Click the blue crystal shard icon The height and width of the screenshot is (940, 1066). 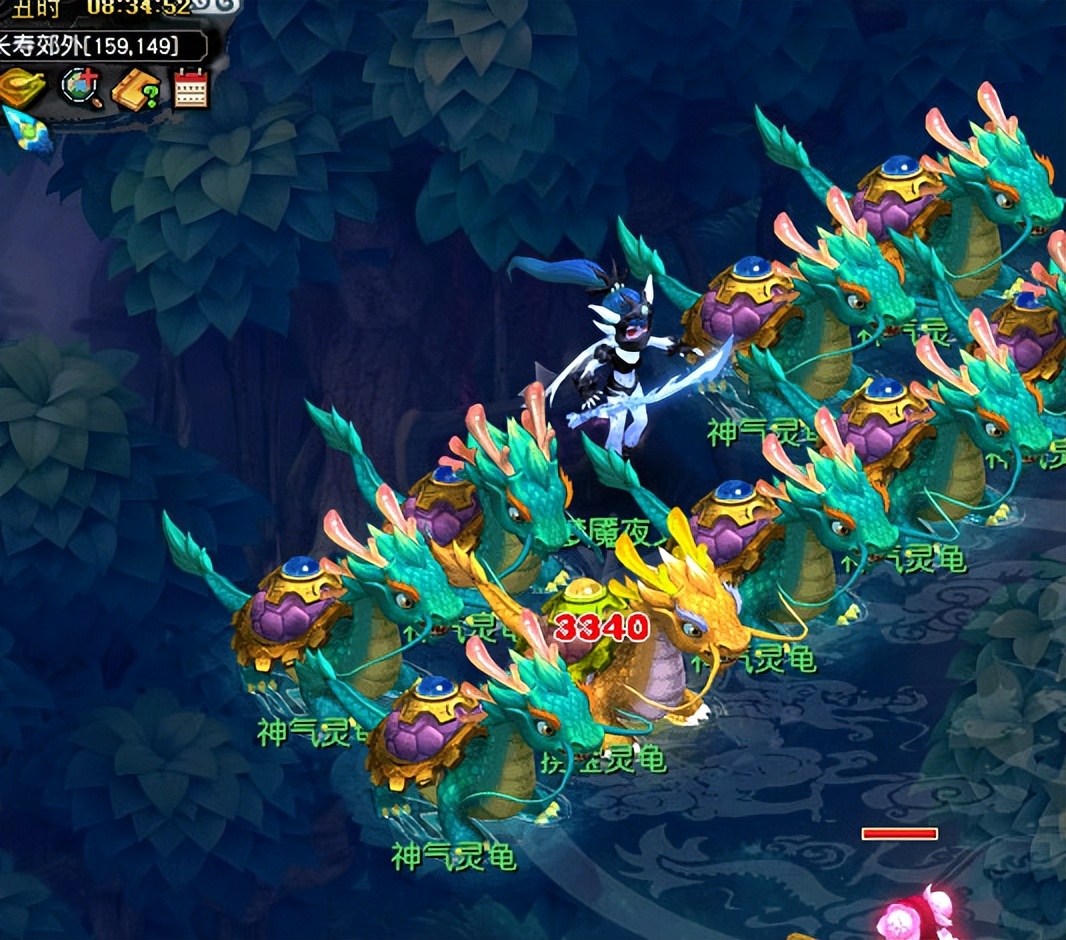[26, 130]
